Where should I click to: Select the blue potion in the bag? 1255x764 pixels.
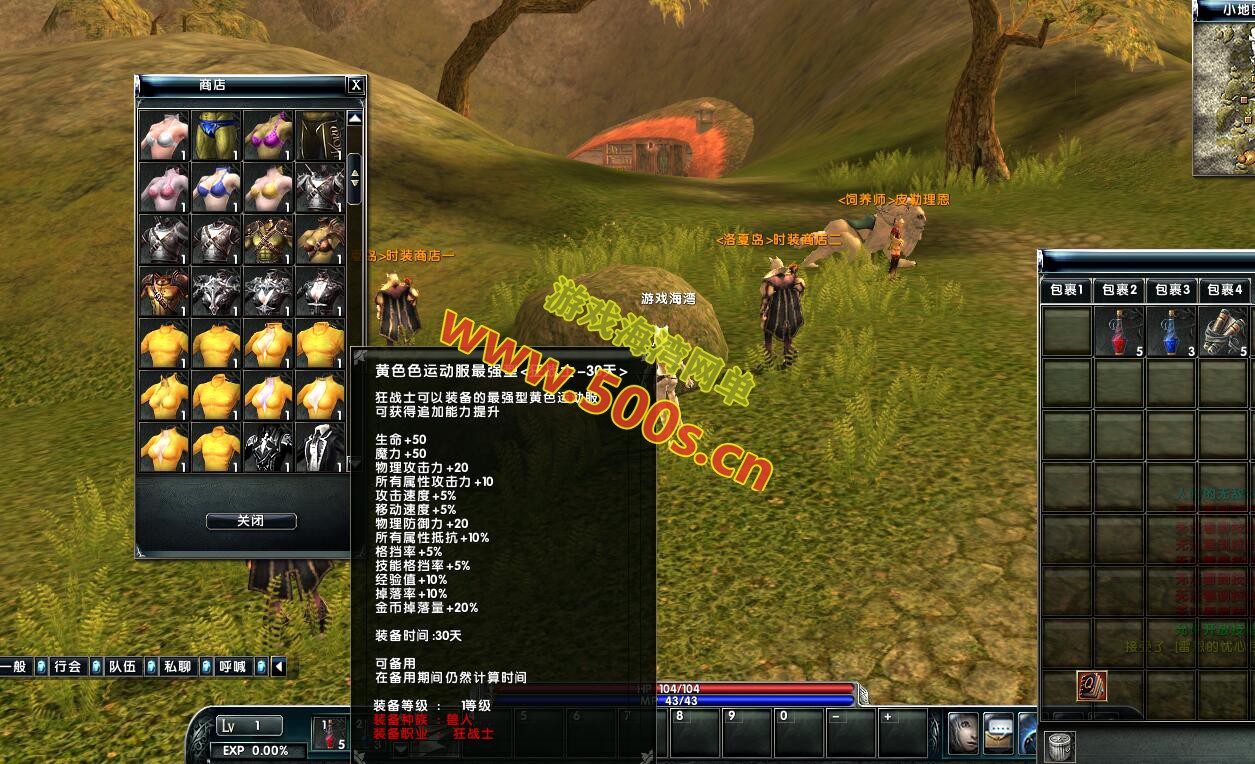pos(1172,331)
